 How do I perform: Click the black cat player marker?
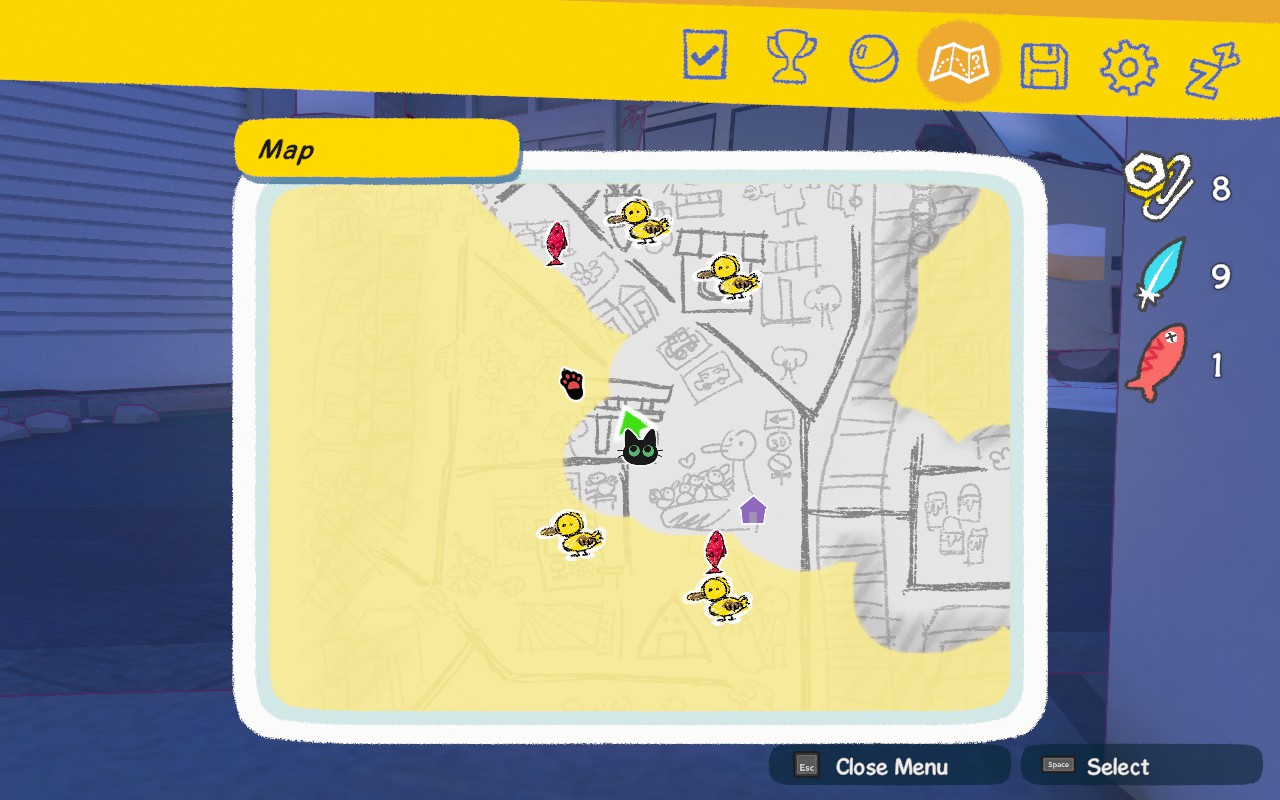(640, 448)
